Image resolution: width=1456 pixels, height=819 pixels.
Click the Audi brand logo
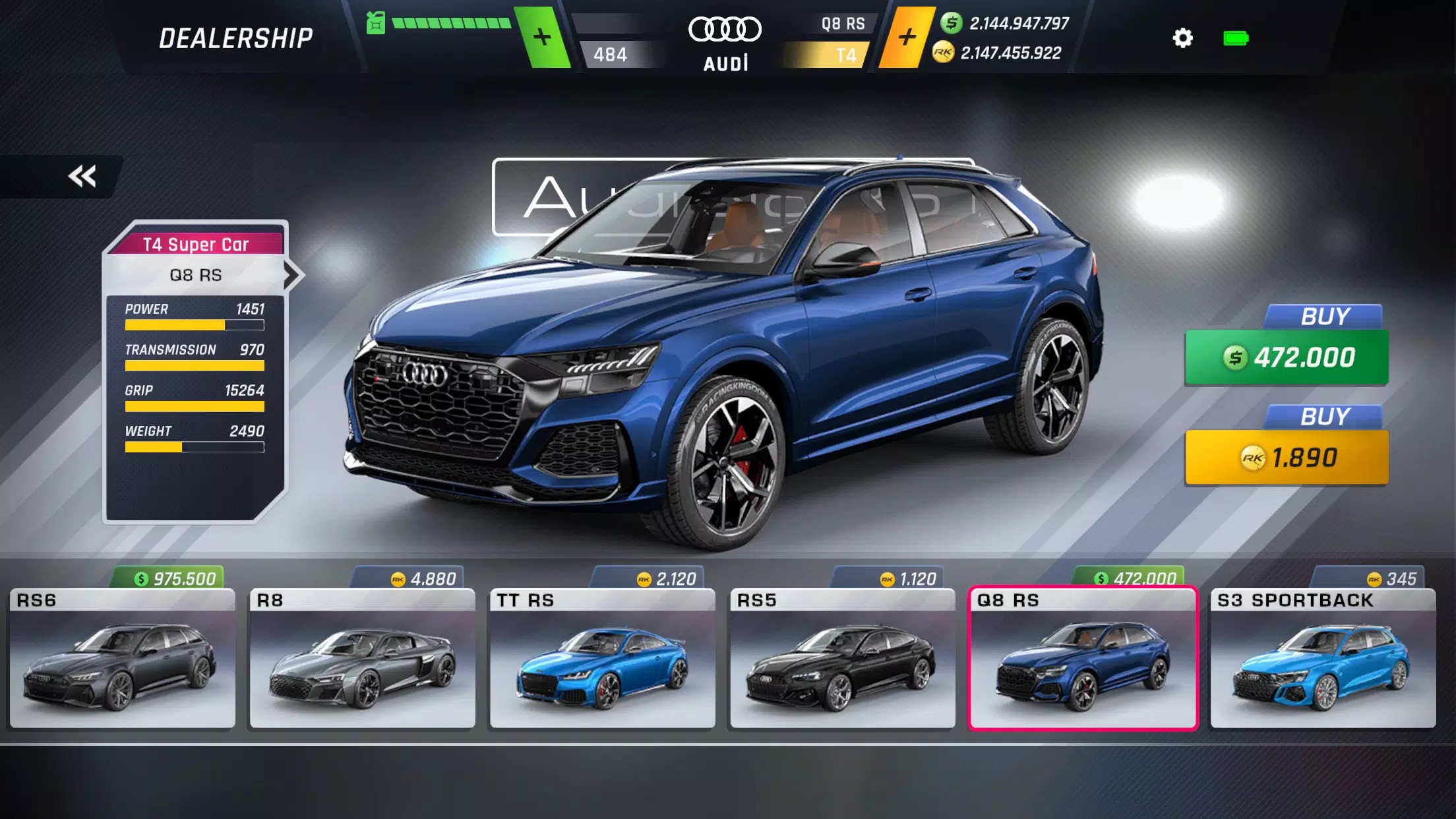[726, 29]
